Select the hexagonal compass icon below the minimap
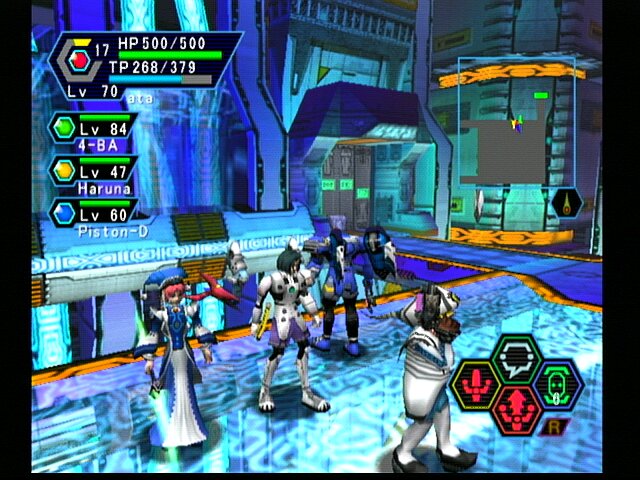The image size is (640, 480). (566, 202)
